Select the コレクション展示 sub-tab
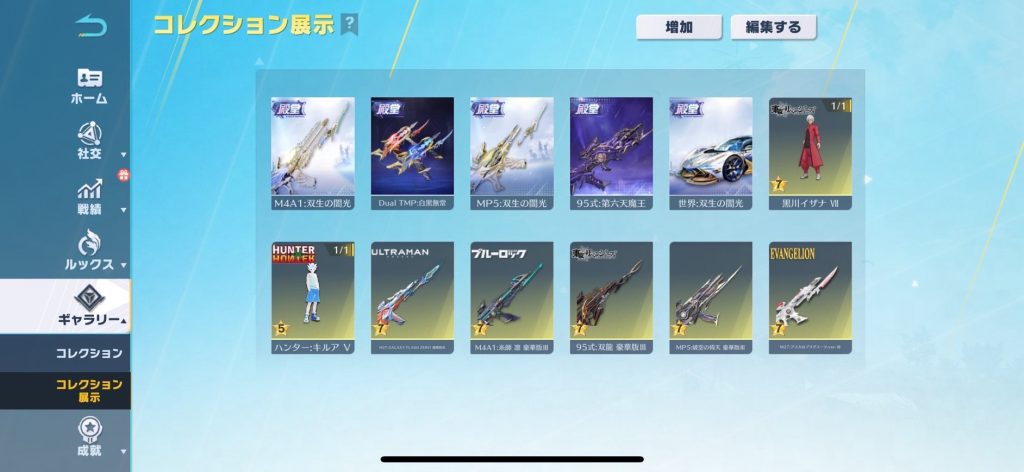1024x472 pixels. coord(89,391)
